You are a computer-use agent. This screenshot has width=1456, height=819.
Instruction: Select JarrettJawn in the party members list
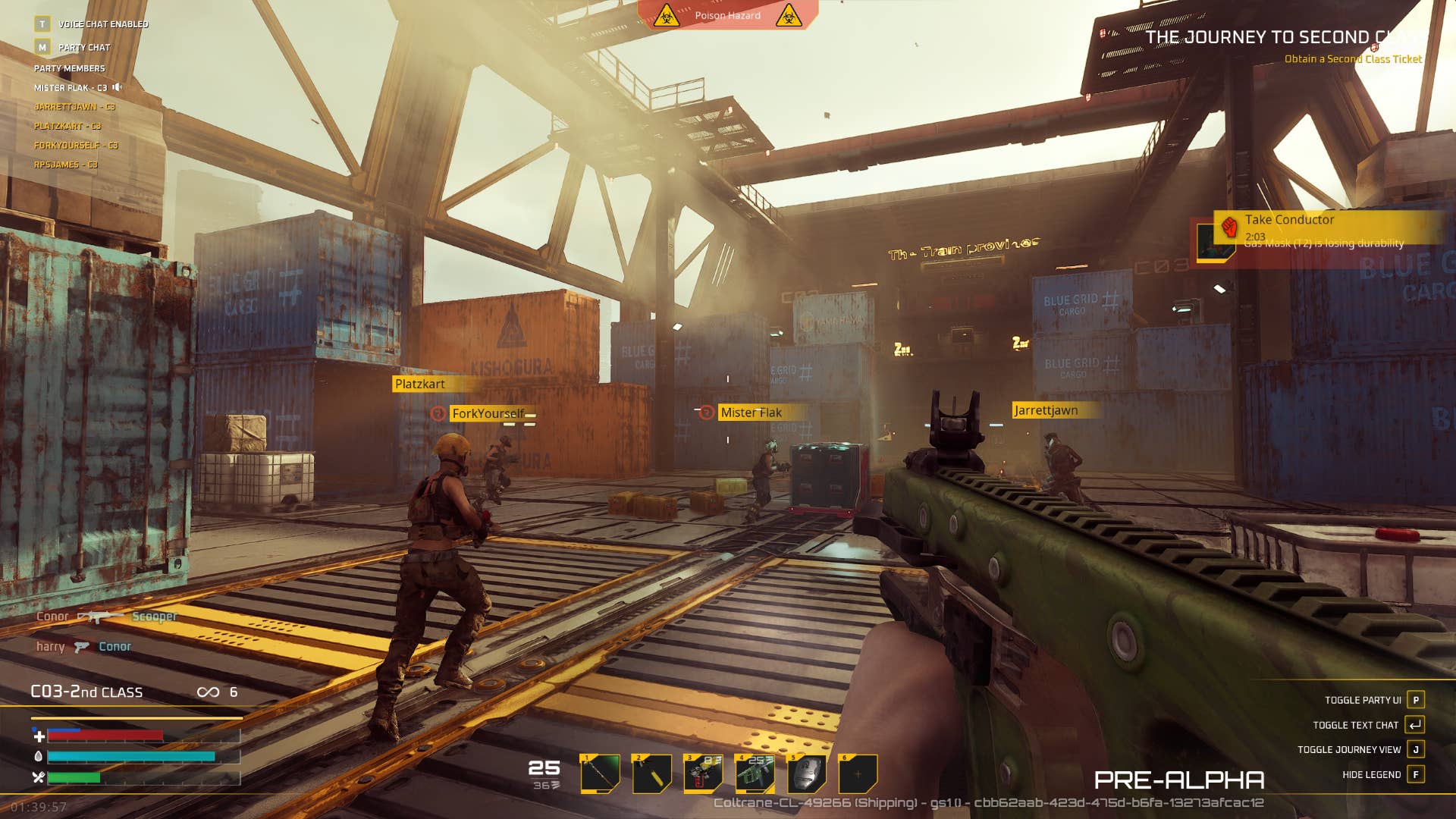pyautogui.click(x=74, y=107)
